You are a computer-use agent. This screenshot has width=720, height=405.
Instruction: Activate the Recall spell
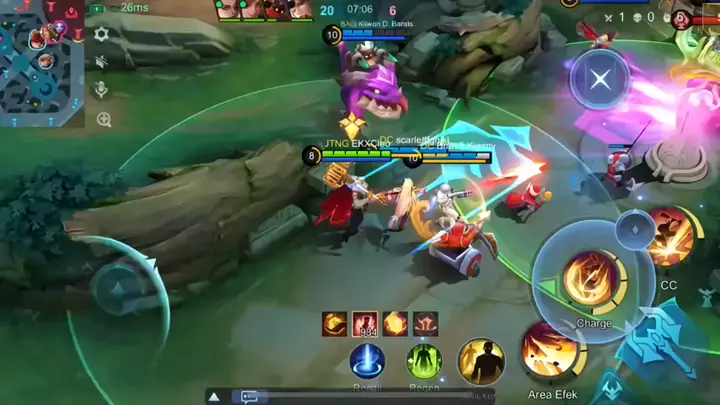coord(368,361)
